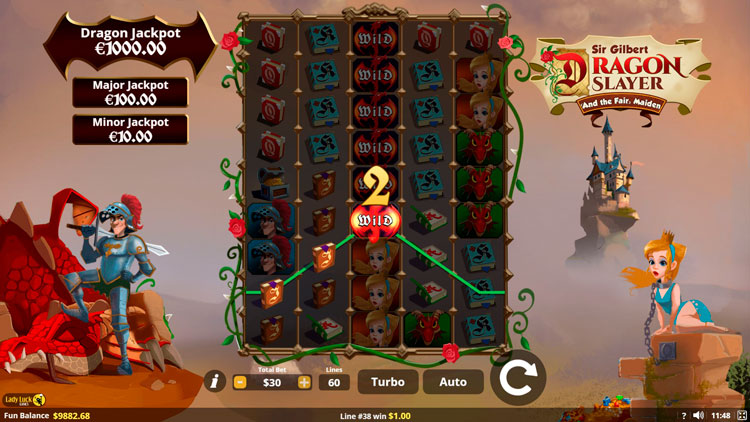750x422 pixels.
Task: Open the info paytable icon
Action: (214, 381)
